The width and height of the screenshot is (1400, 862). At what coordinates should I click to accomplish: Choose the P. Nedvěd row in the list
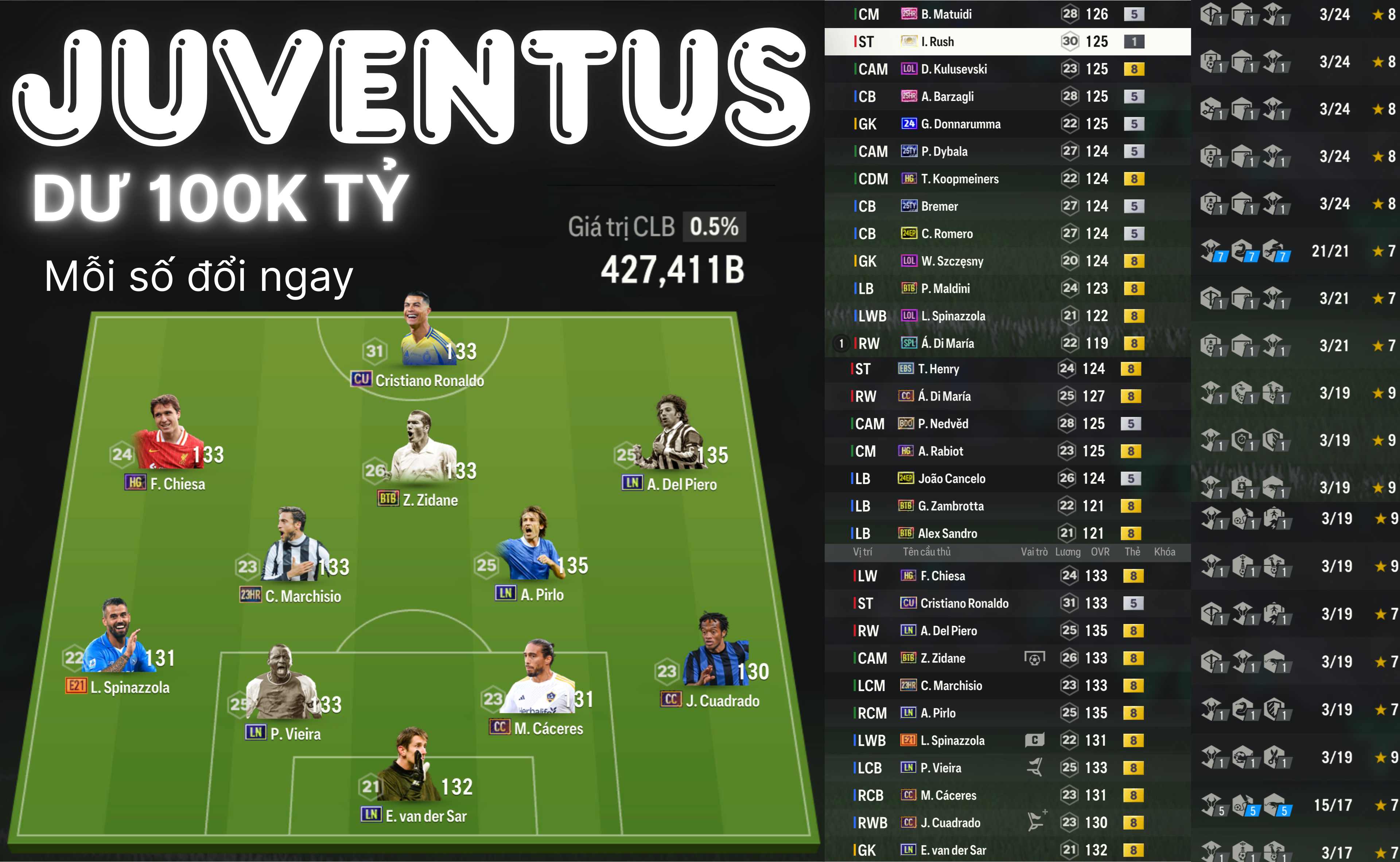[x=1007, y=424]
